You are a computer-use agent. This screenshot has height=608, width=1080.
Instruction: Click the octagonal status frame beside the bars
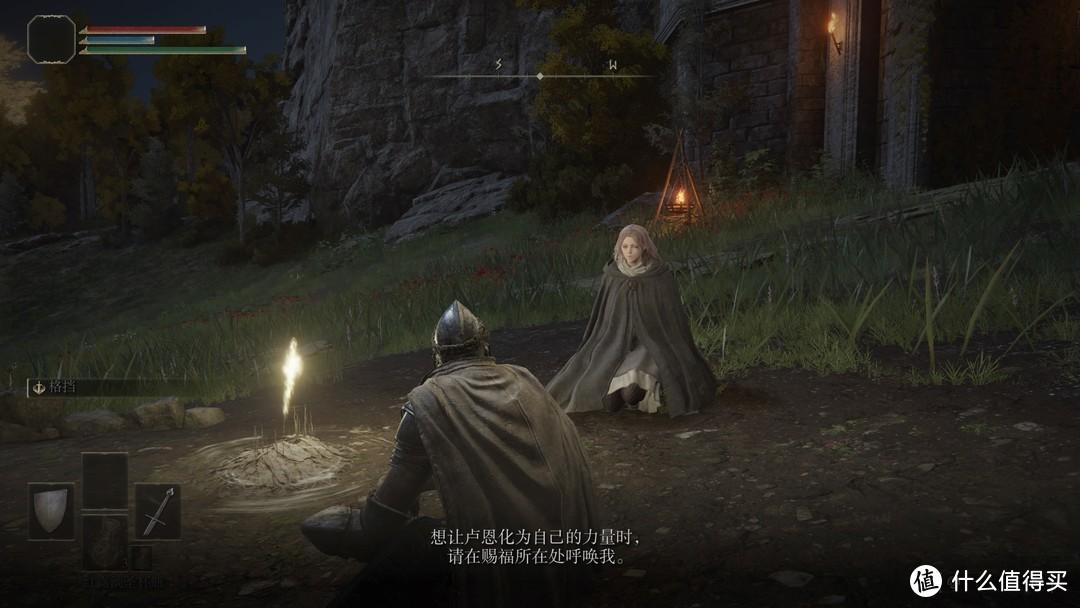(x=51, y=39)
